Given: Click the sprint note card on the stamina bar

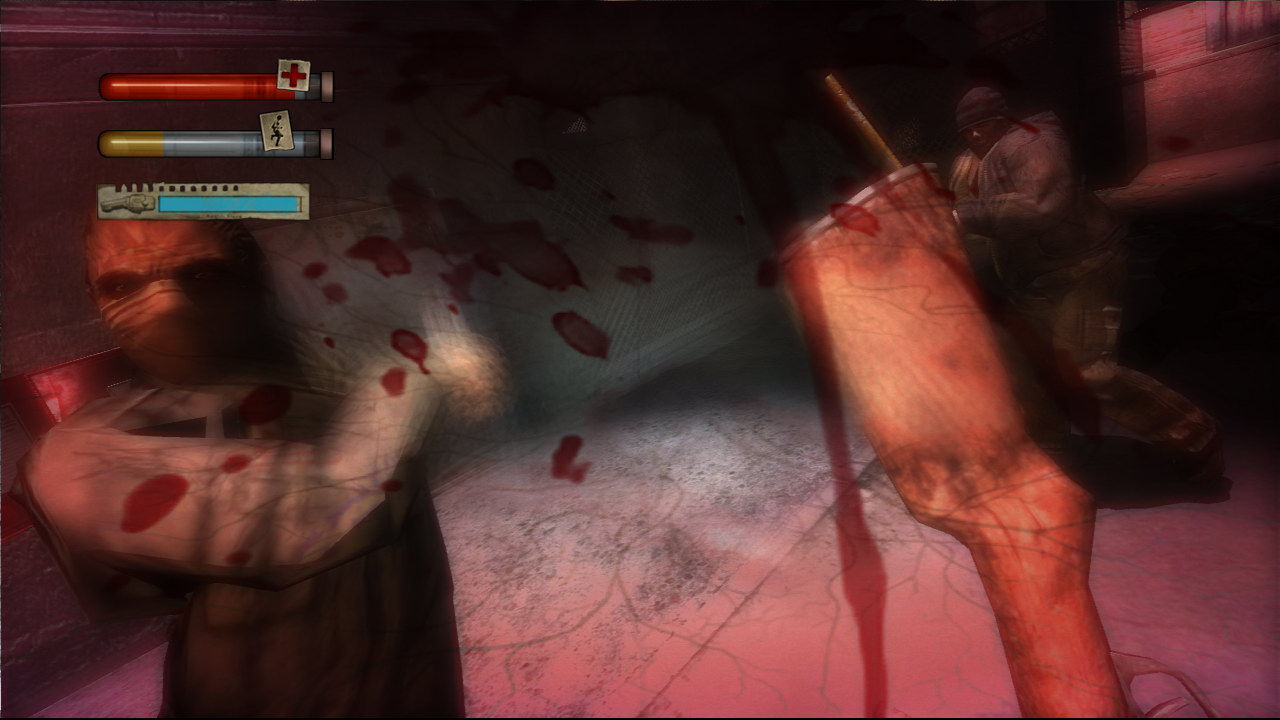Looking at the screenshot, I should point(277,130).
